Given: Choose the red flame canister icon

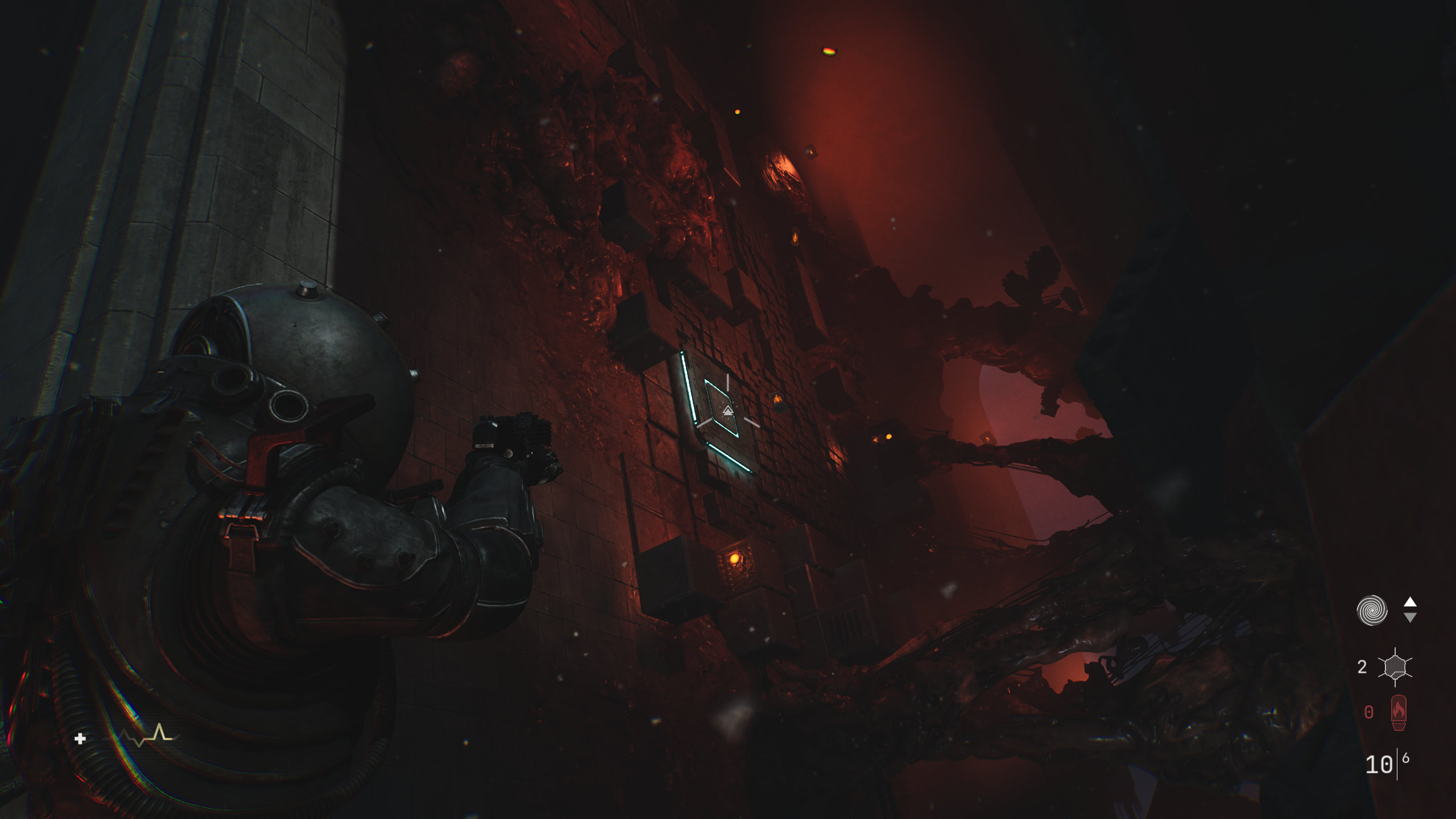Looking at the screenshot, I should [1399, 712].
